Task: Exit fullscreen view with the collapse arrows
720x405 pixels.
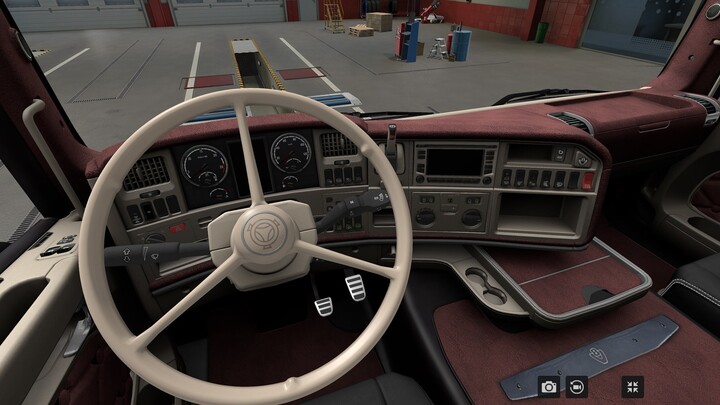Action: click(632, 386)
